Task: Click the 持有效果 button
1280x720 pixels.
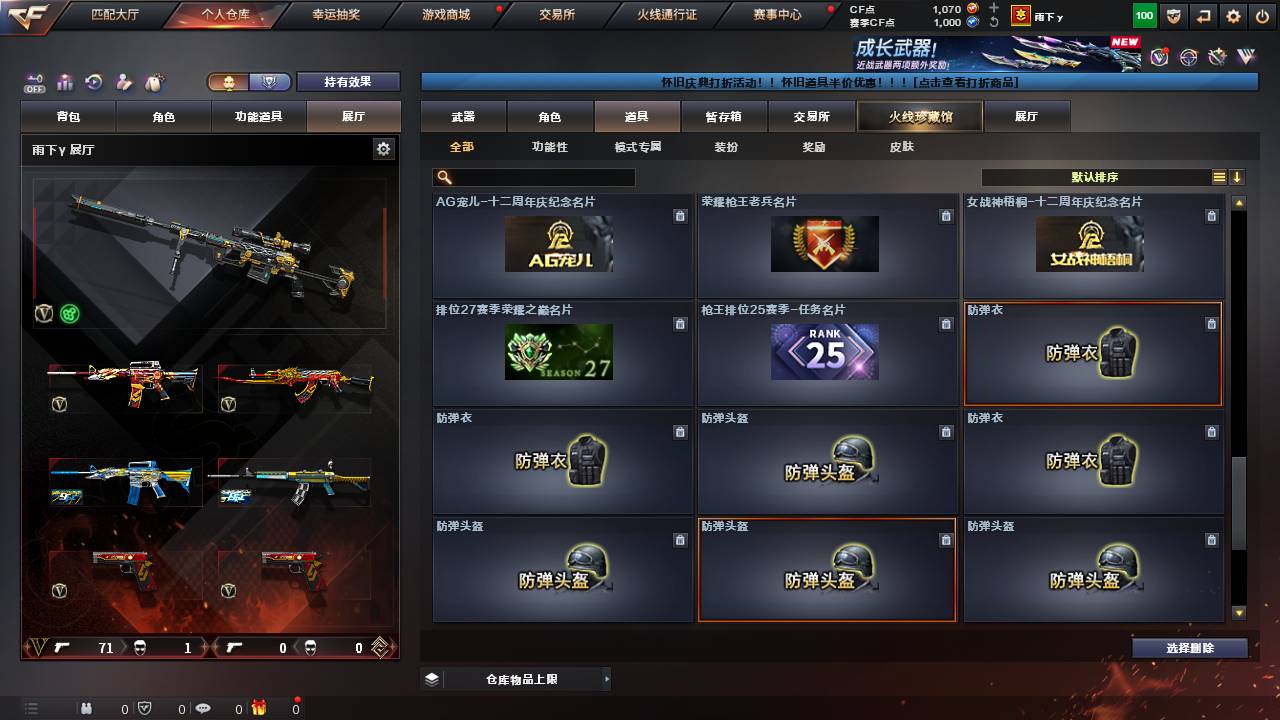Action: (348, 81)
